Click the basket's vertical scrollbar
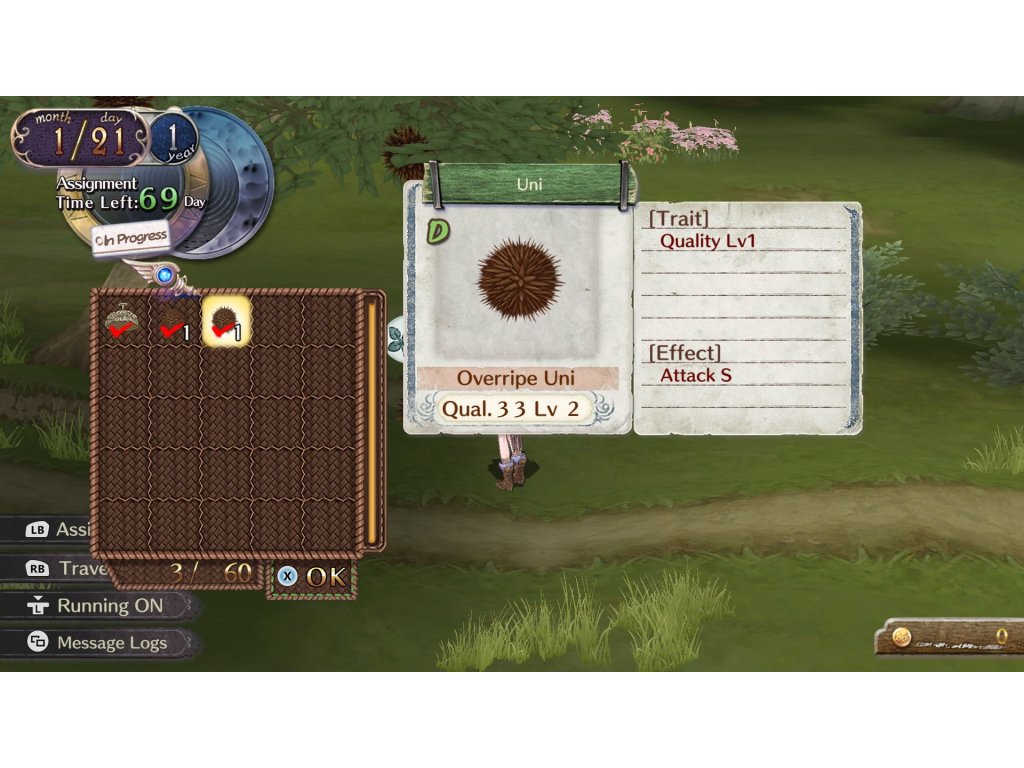This screenshot has height=768, width=1024. pyautogui.click(x=372, y=420)
